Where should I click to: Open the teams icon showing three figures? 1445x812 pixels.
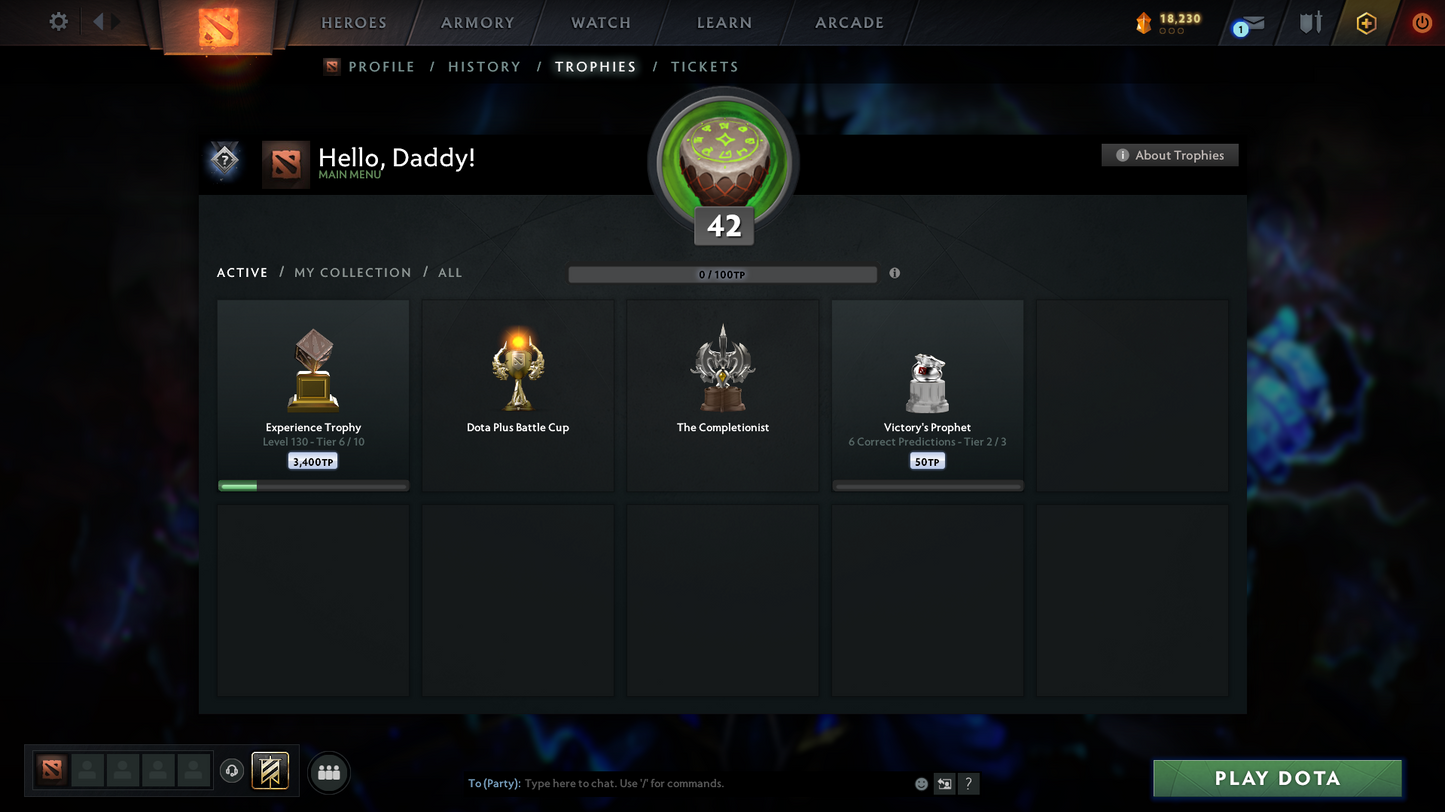(x=328, y=770)
